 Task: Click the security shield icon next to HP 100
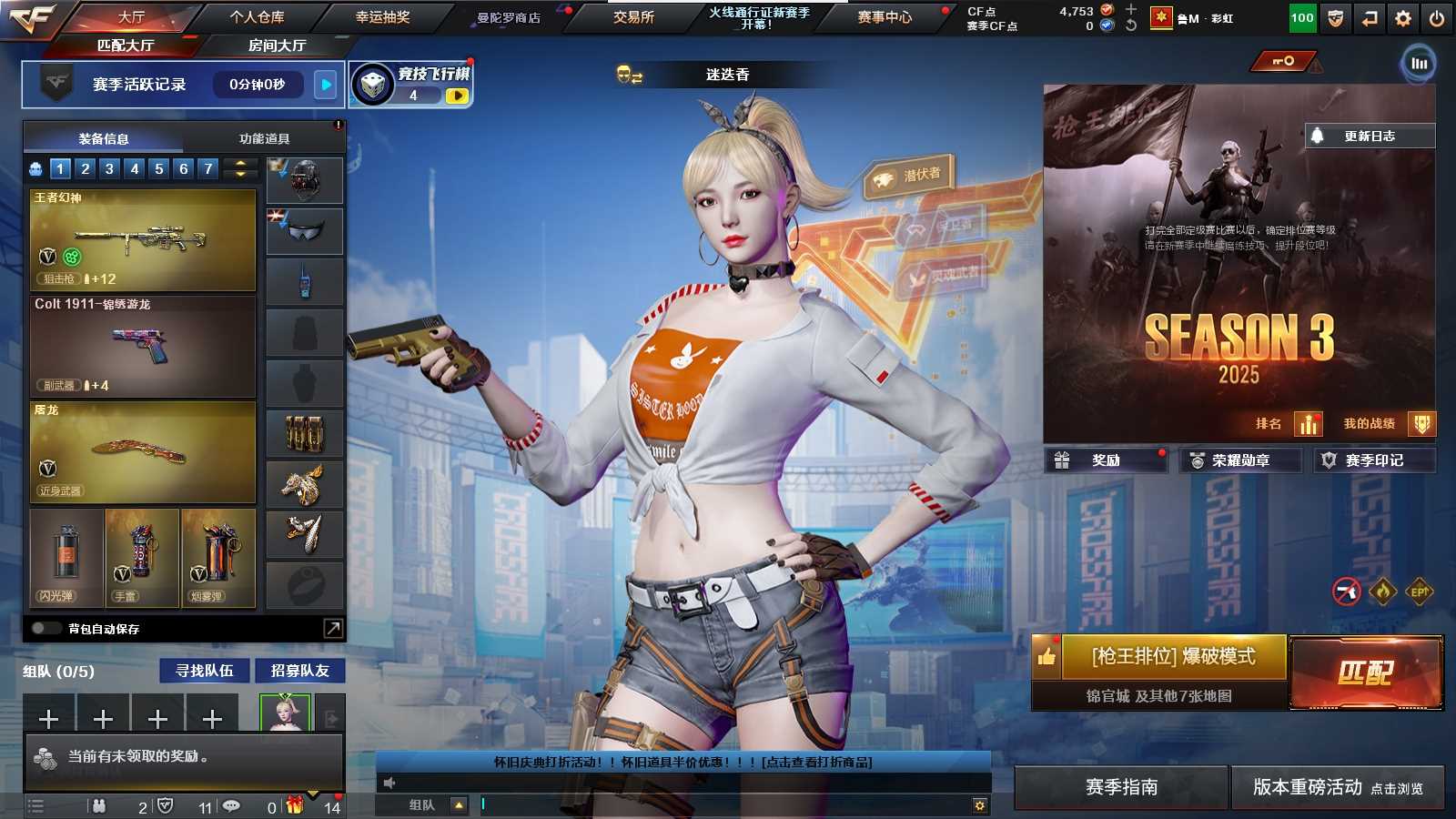[1335, 16]
